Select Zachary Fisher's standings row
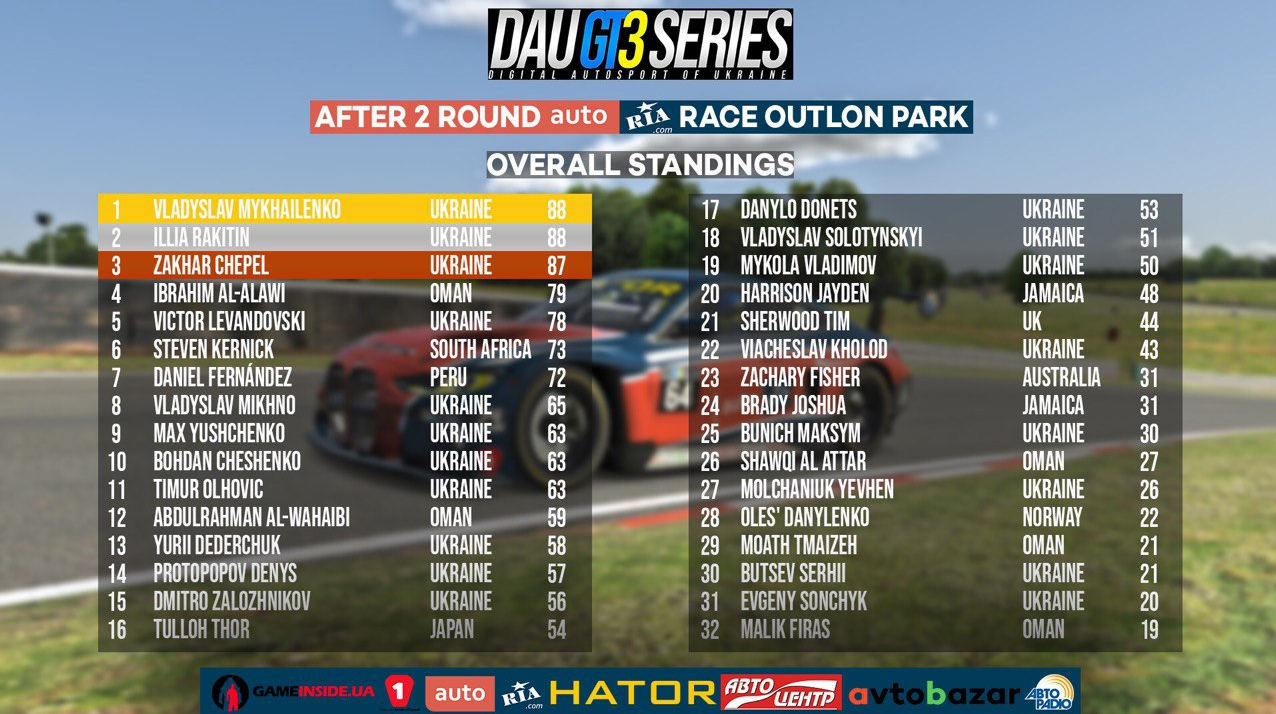The width and height of the screenshot is (1276, 714). point(934,377)
